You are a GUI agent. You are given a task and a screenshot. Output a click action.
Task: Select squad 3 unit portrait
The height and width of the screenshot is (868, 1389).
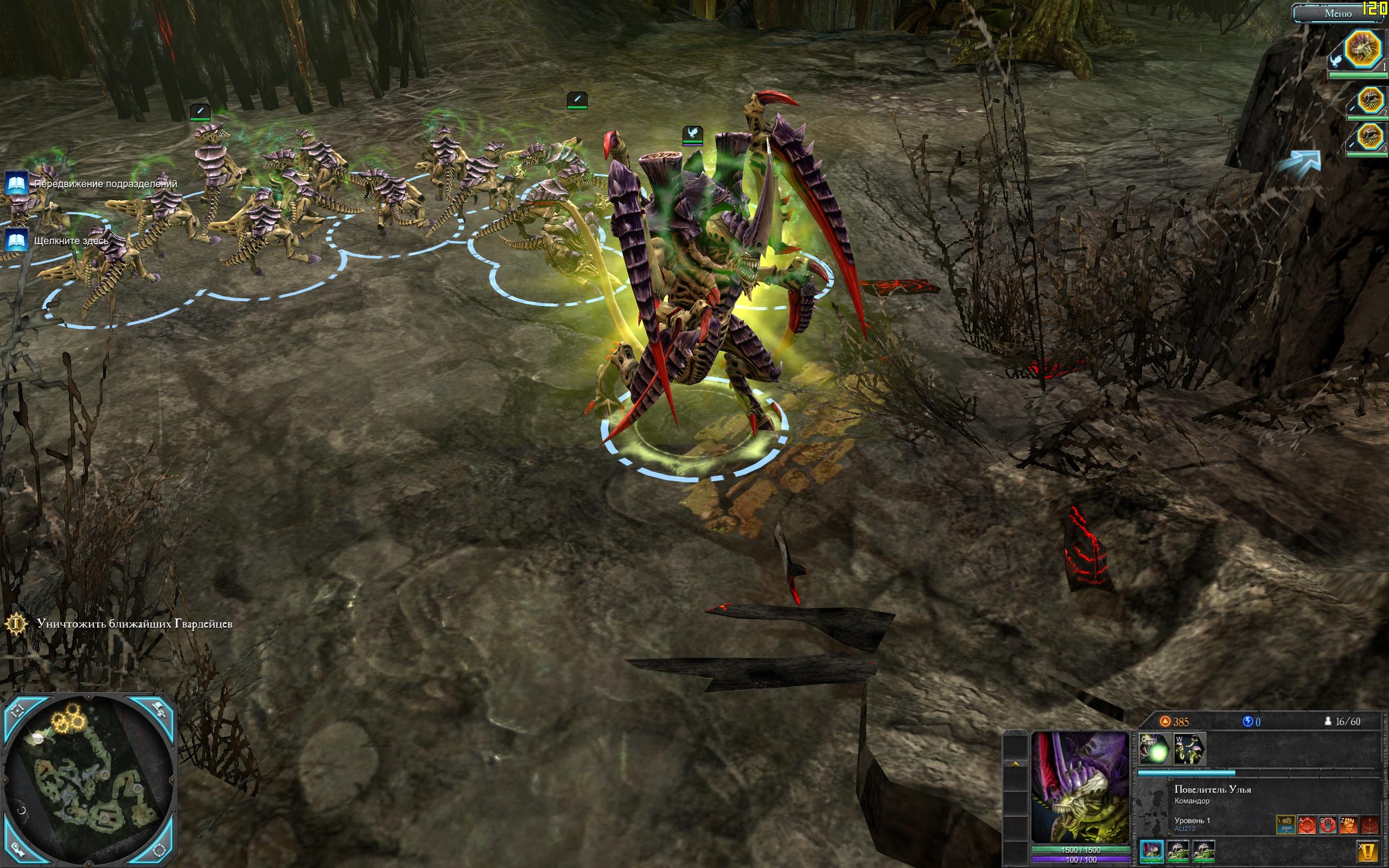pos(1372,137)
